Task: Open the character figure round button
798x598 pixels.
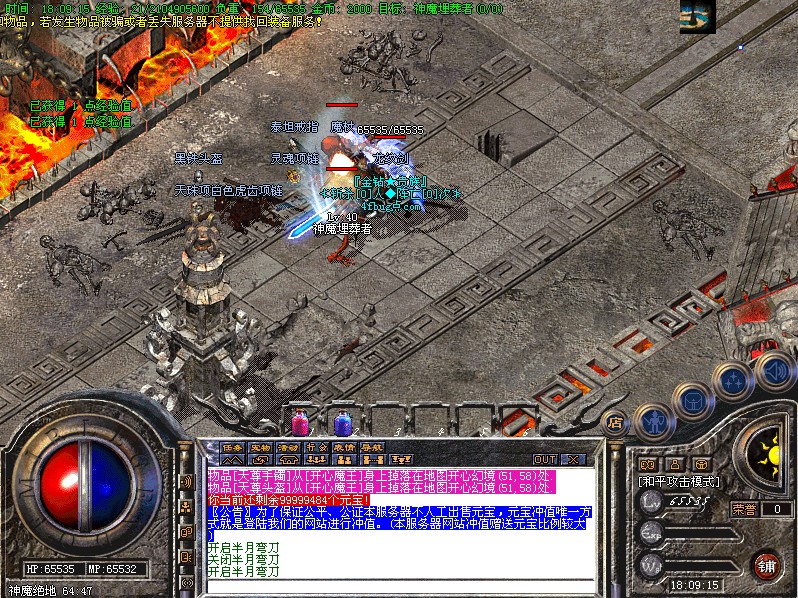Action: tap(653, 422)
